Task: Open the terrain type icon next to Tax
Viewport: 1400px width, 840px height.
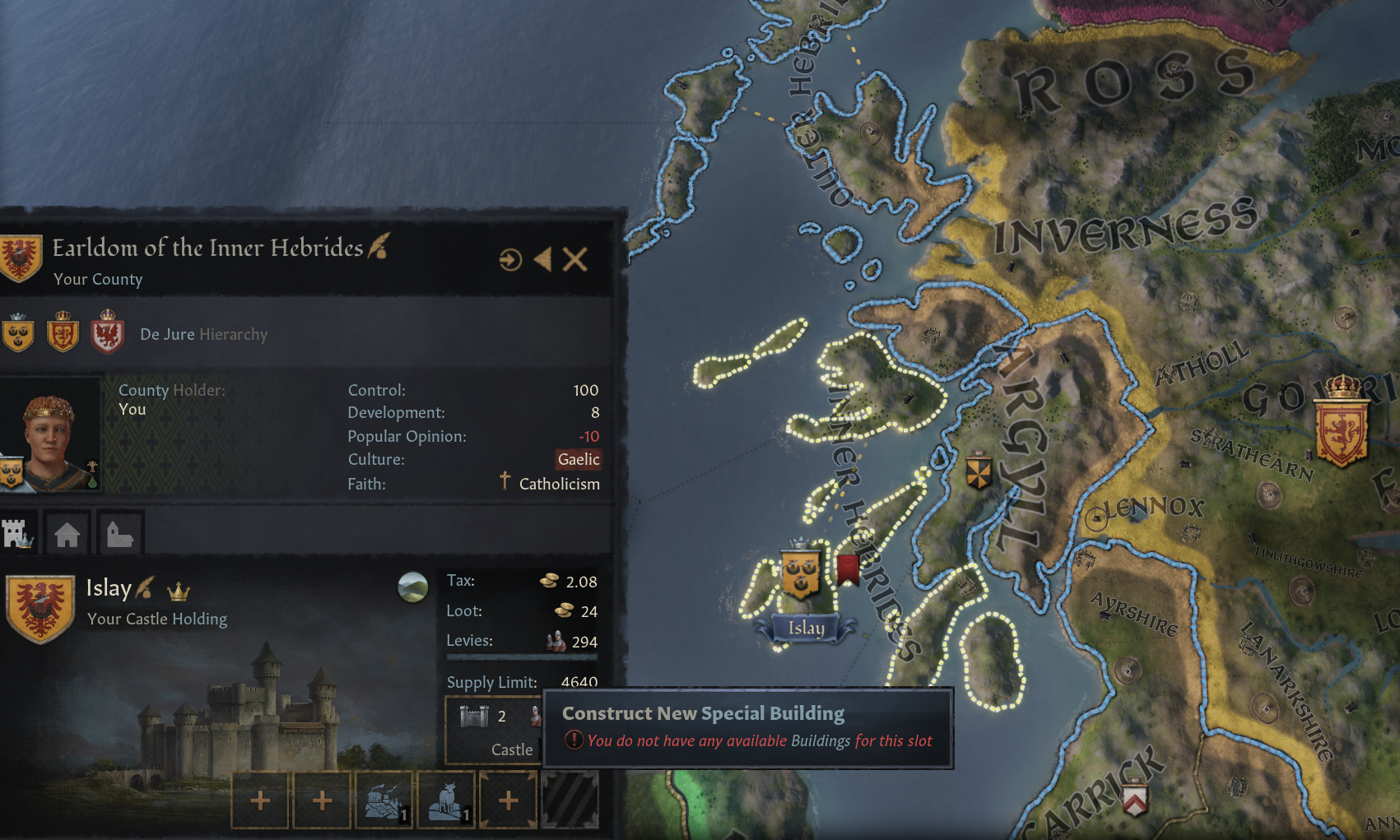Action: (412, 587)
